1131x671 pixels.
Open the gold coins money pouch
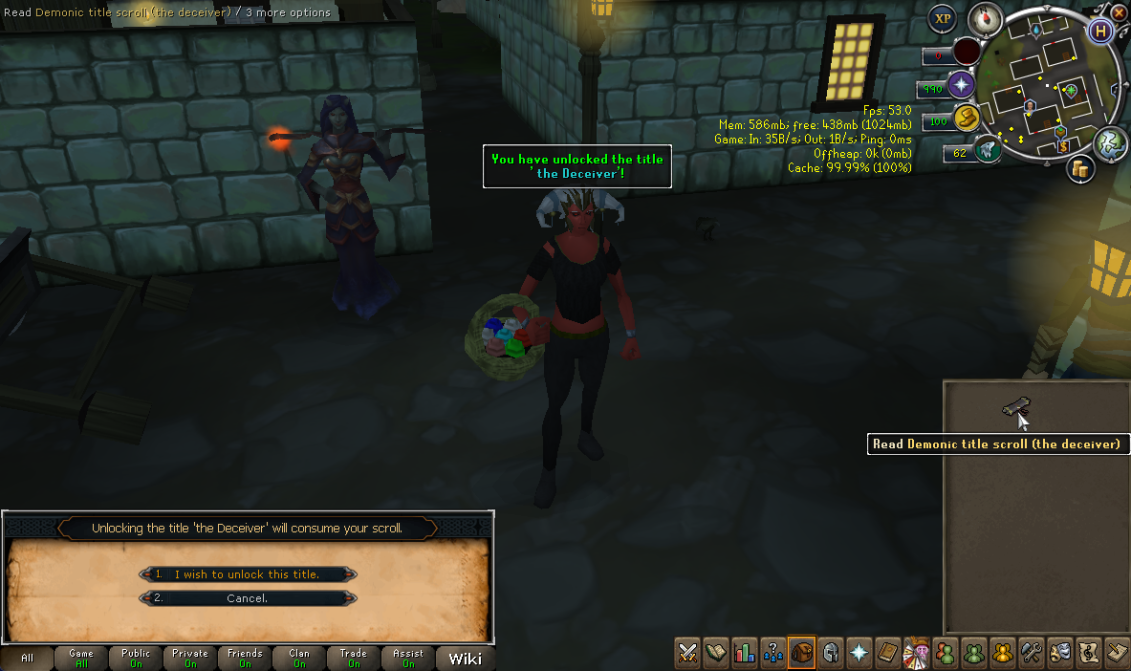point(1081,169)
